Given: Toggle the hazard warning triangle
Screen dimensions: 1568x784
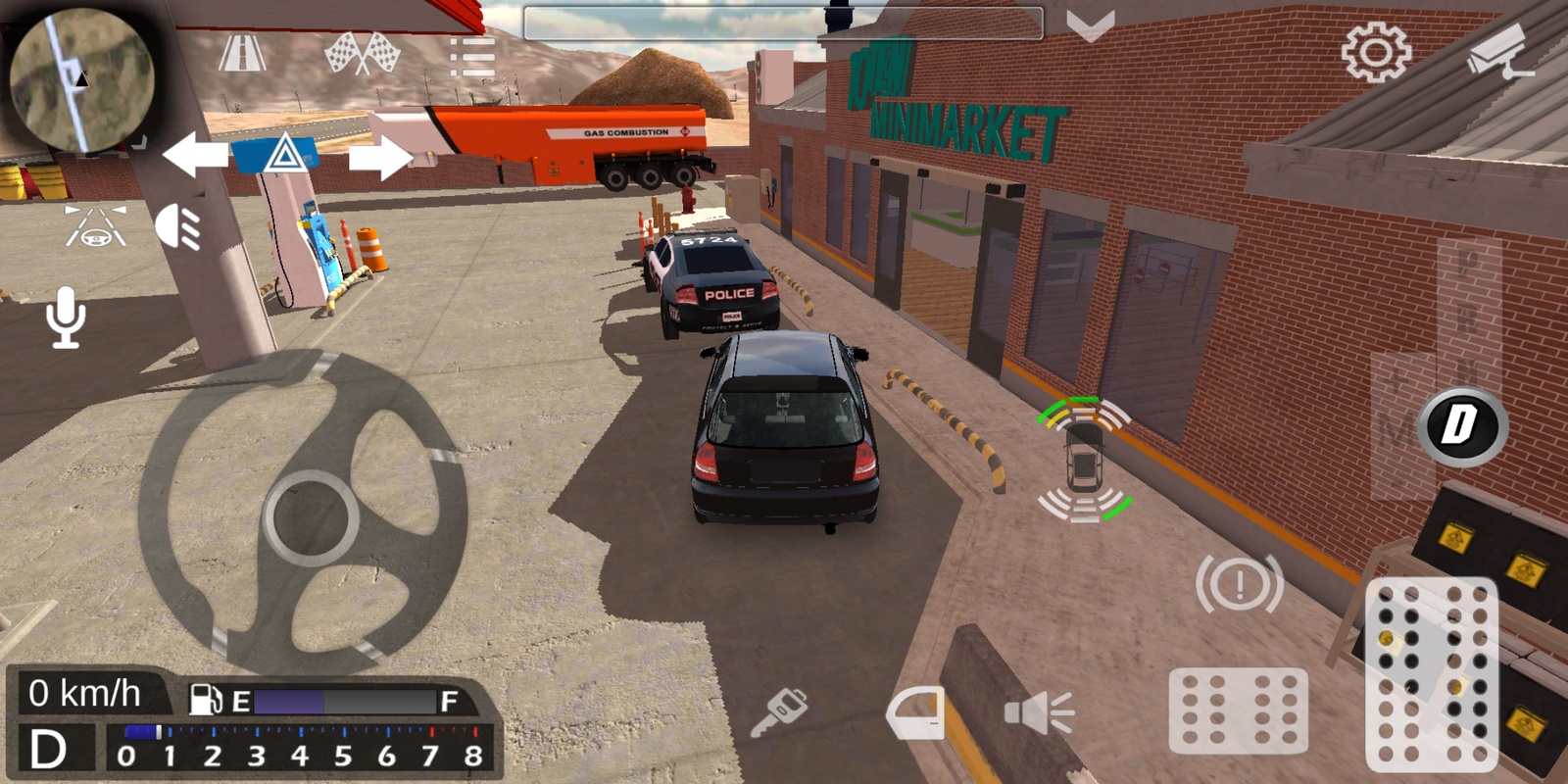Looking at the screenshot, I should pyautogui.click(x=284, y=155).
